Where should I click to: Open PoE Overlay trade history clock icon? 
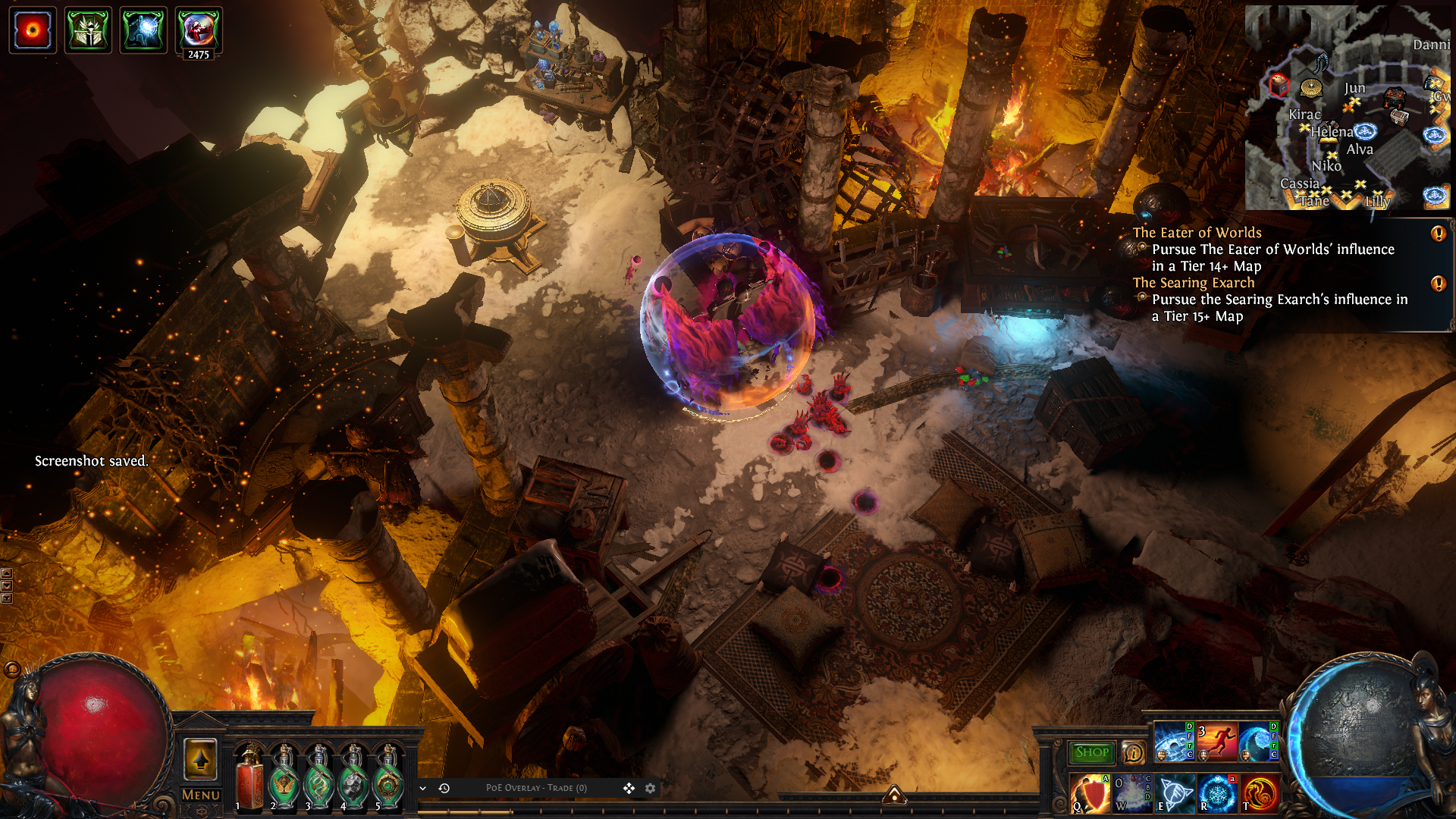click(x=444, y=789)
